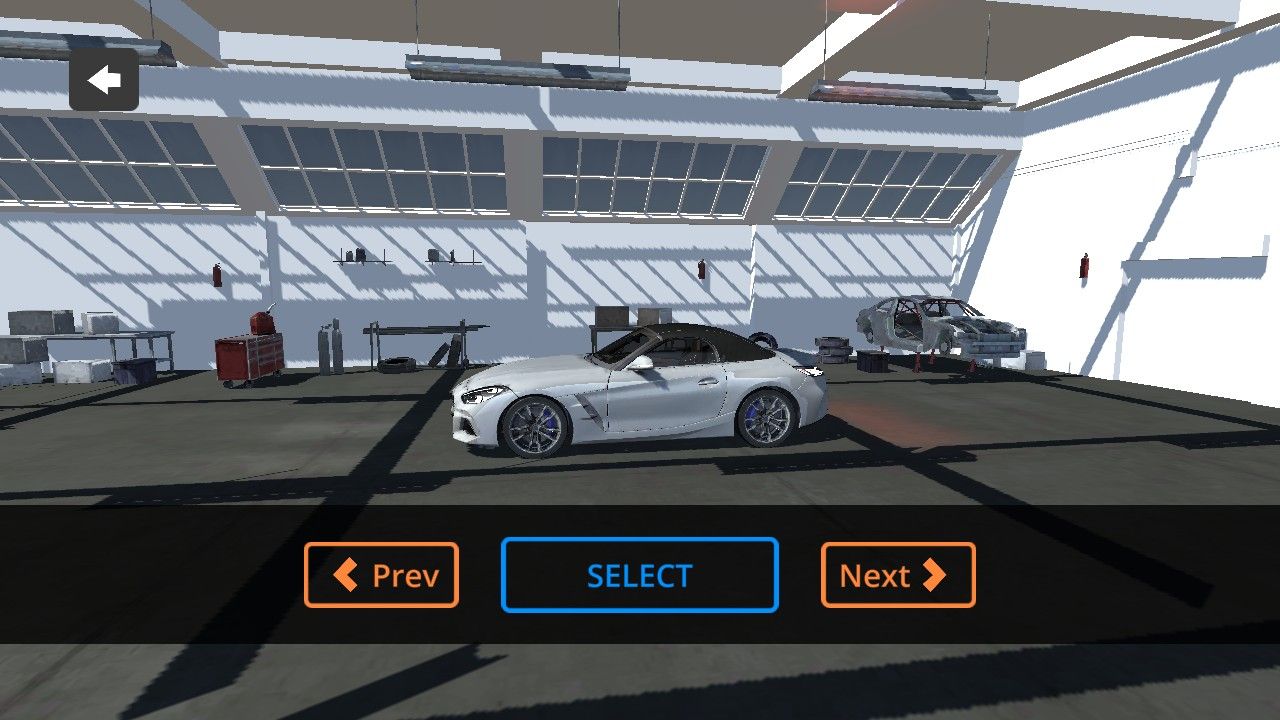Go back using the arrow button
1280x720 pixels.
coord(104,80)
